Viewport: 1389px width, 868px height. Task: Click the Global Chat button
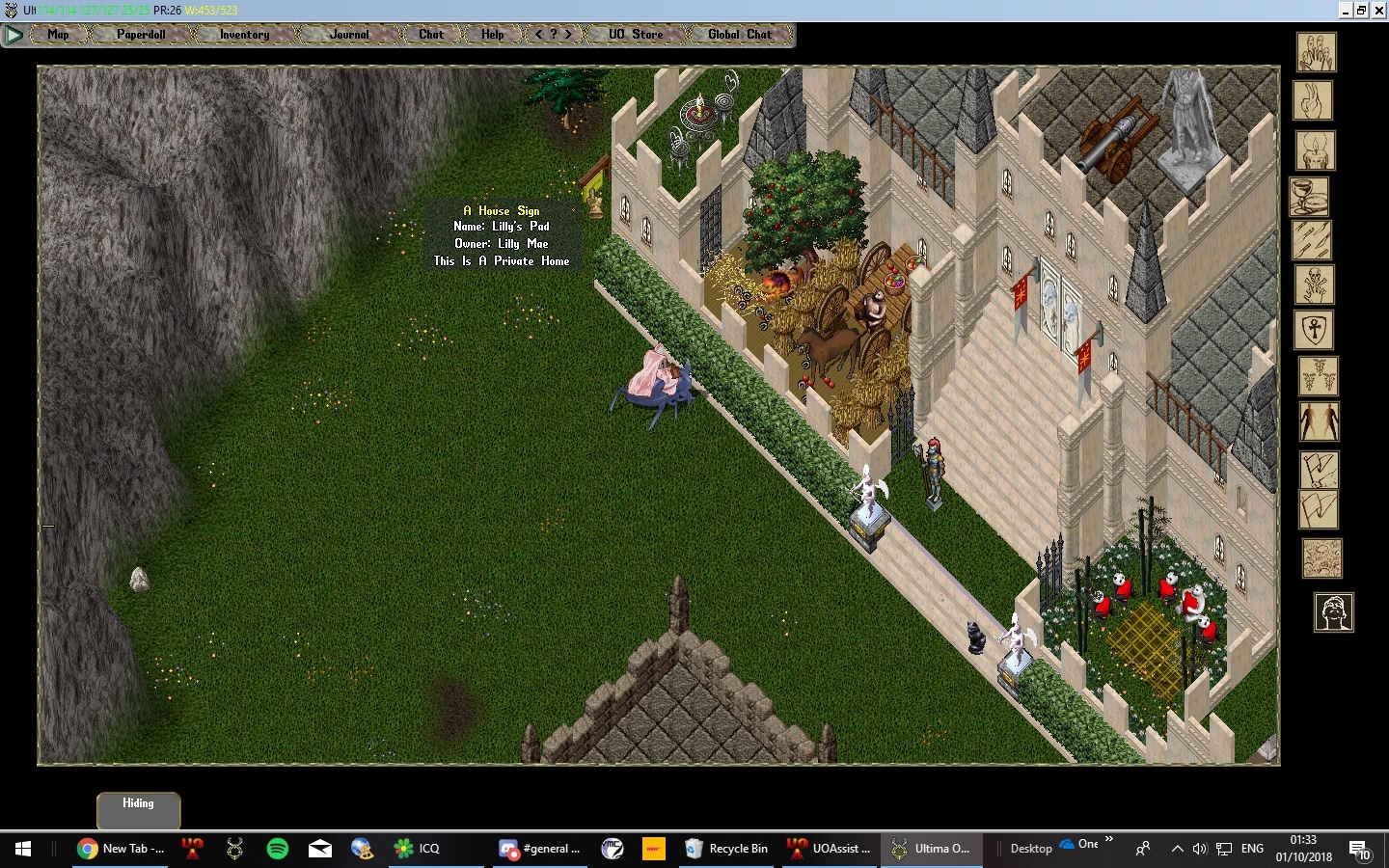[738, 35]
